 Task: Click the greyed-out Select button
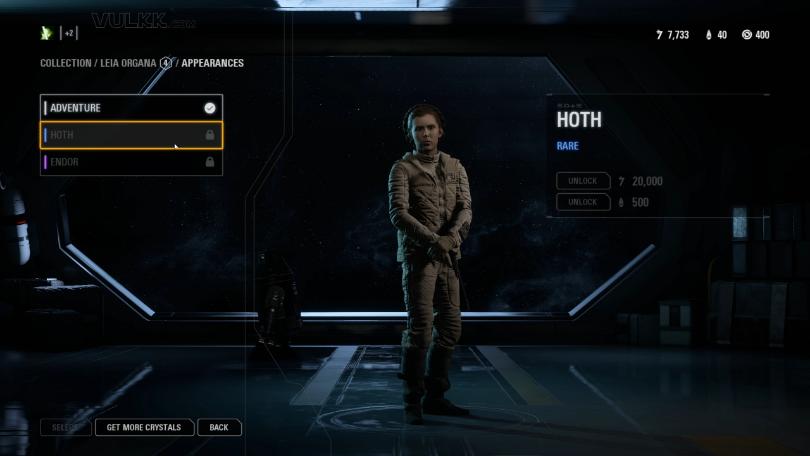coord(66,427)
